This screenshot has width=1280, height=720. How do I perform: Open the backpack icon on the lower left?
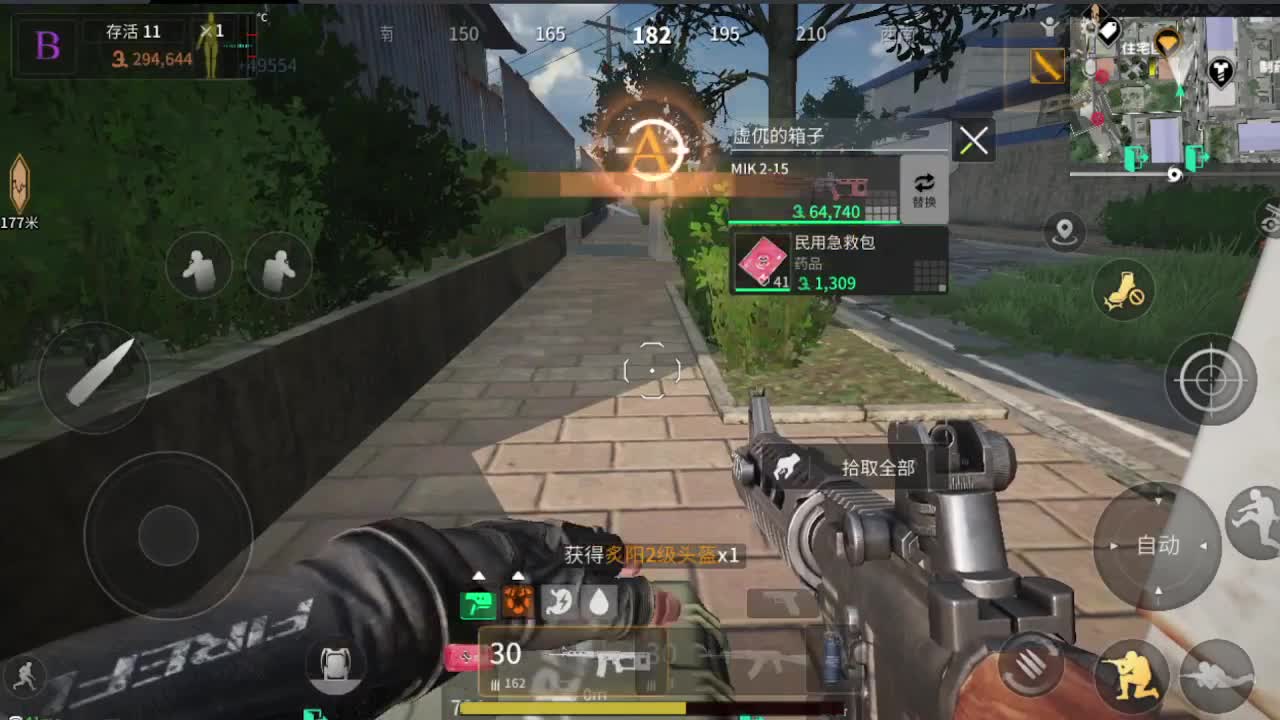[x=336, y=666]
